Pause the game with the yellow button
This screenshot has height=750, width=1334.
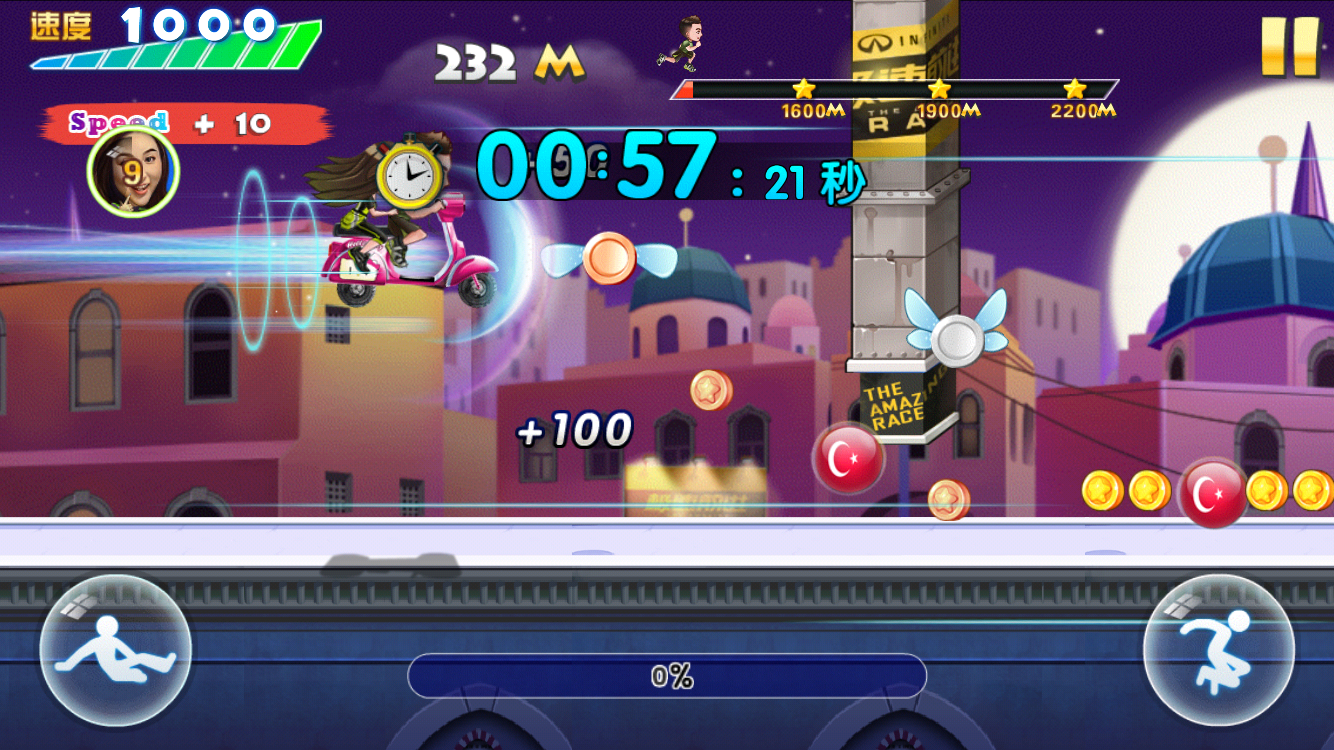coord(1289,46)
